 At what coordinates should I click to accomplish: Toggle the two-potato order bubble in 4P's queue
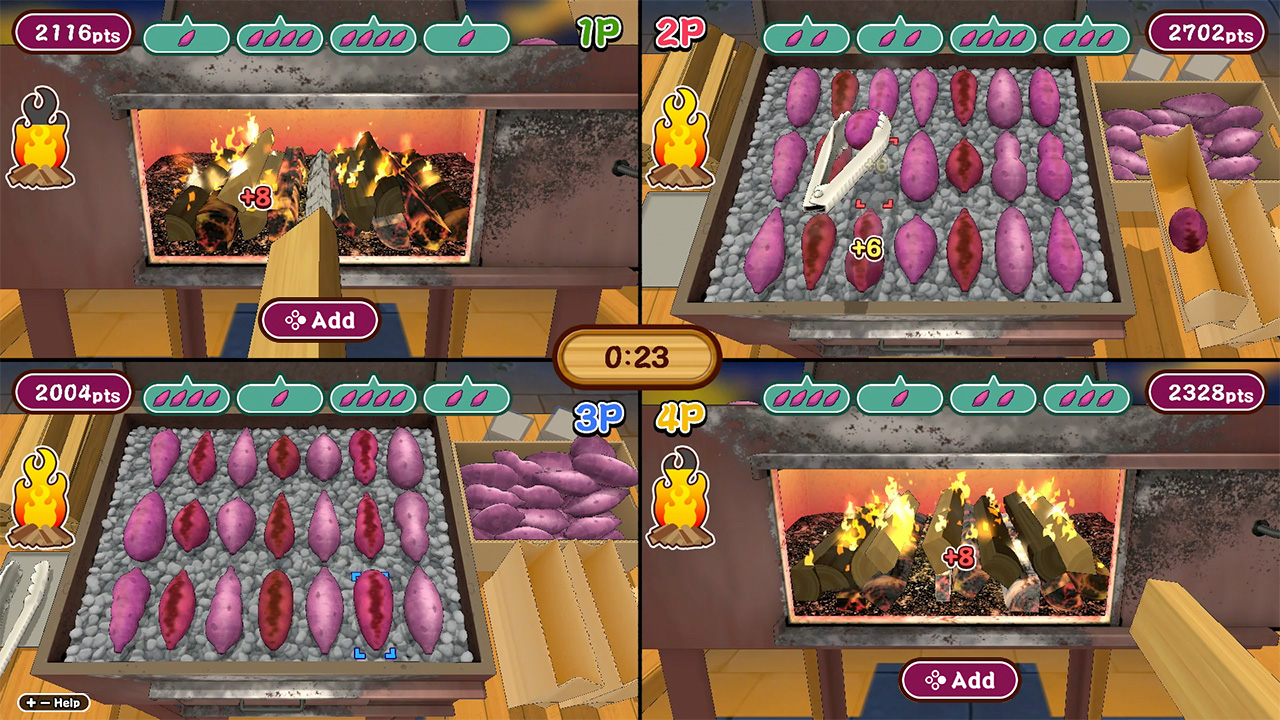click(x=992, y=397)
